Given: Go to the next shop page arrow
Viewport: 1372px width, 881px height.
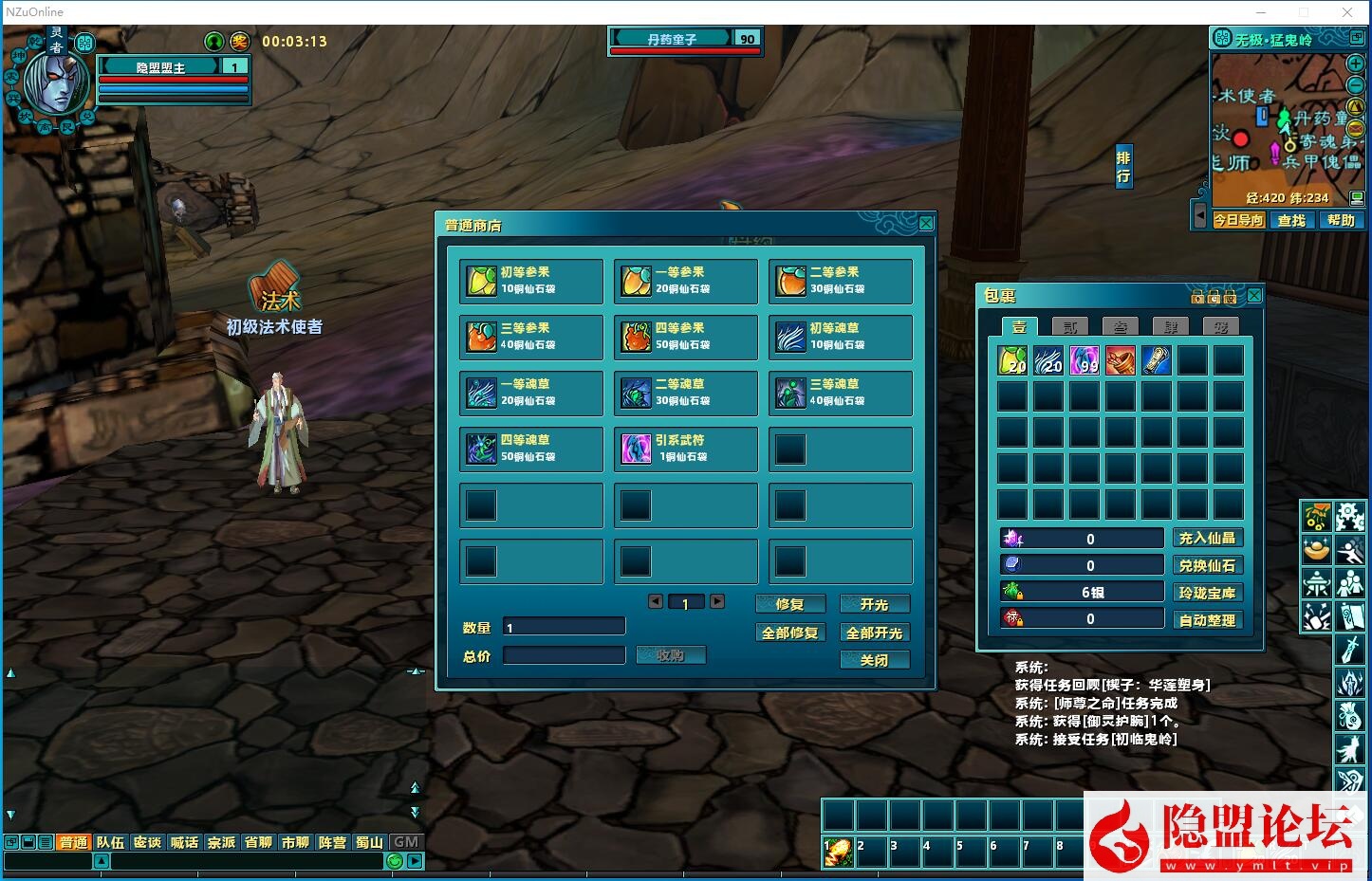Looking at the screenshot, I should 717,601.
